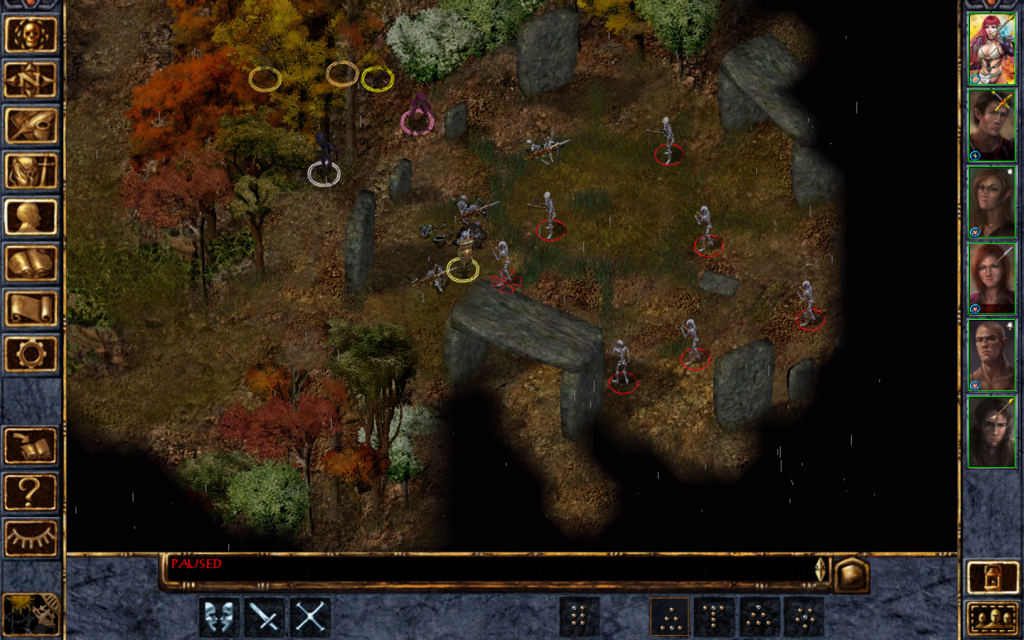Open the area map compass button

(31, 79)
